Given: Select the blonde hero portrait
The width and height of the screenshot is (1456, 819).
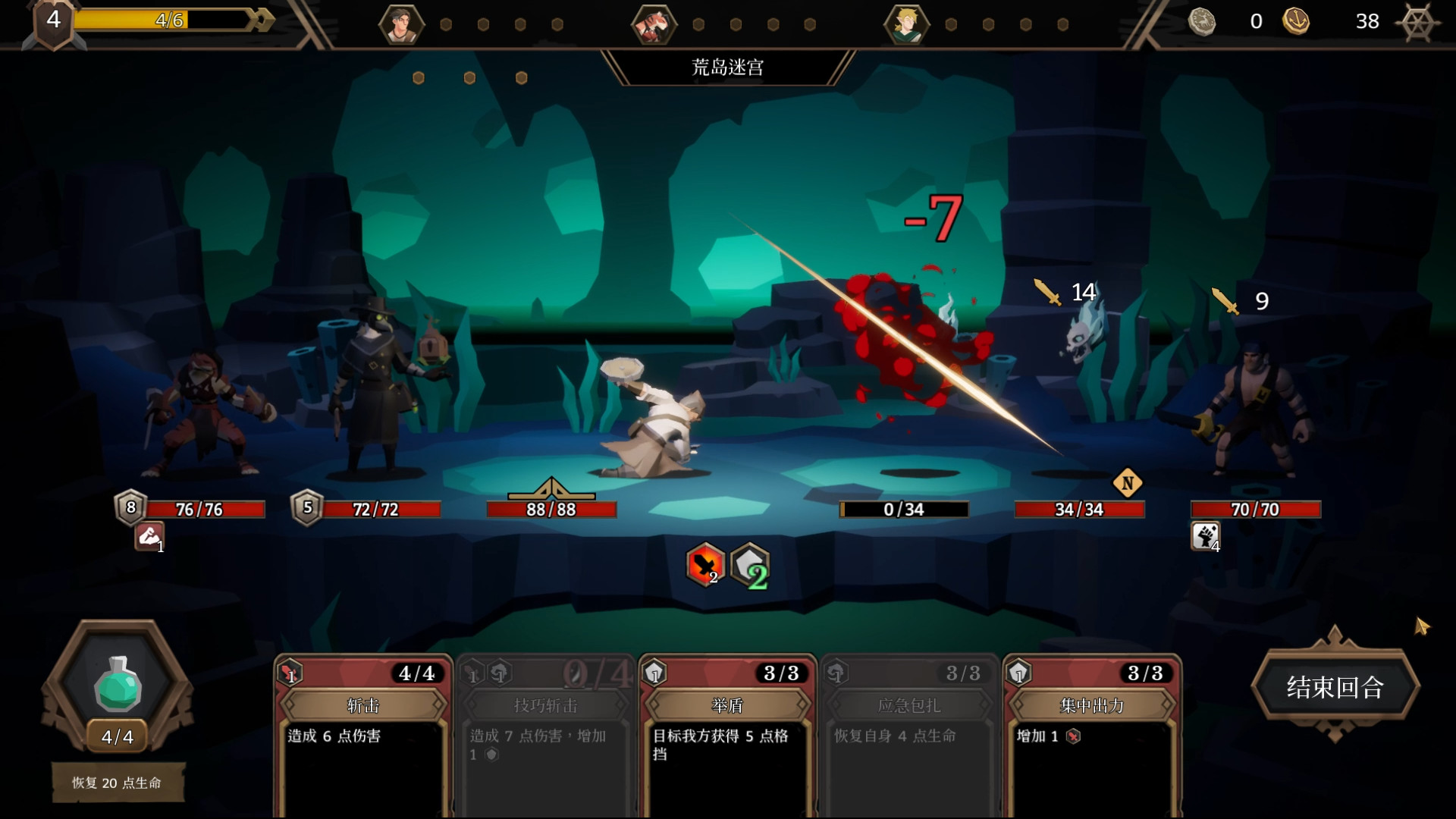Looking at the screenshot, I should pyautogui.click(x=905, y=24).
